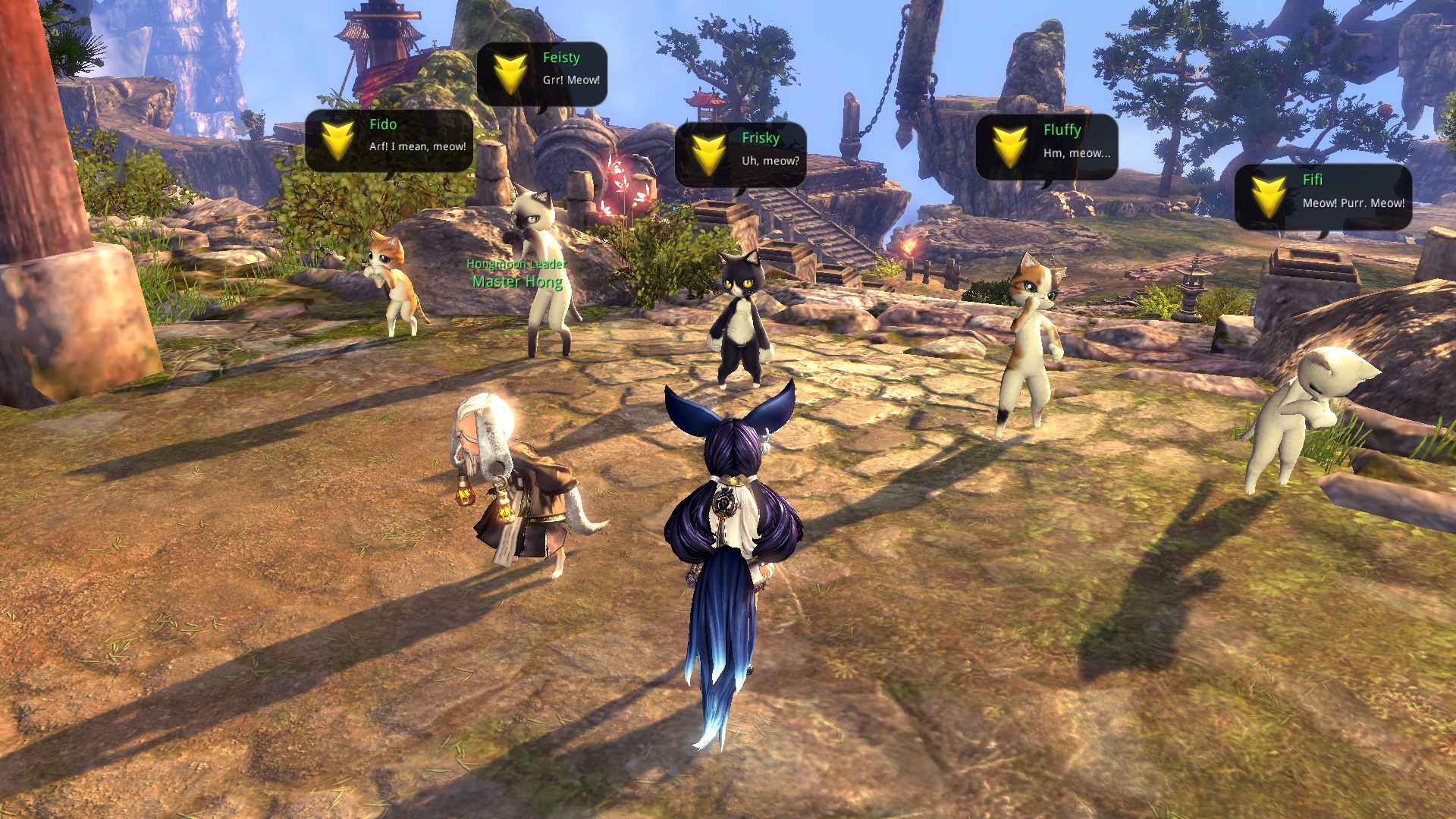The height and width of the screenshot is (819, 1456).
Task: Select Fido's quest speech bubble
Action: (389, 140)
